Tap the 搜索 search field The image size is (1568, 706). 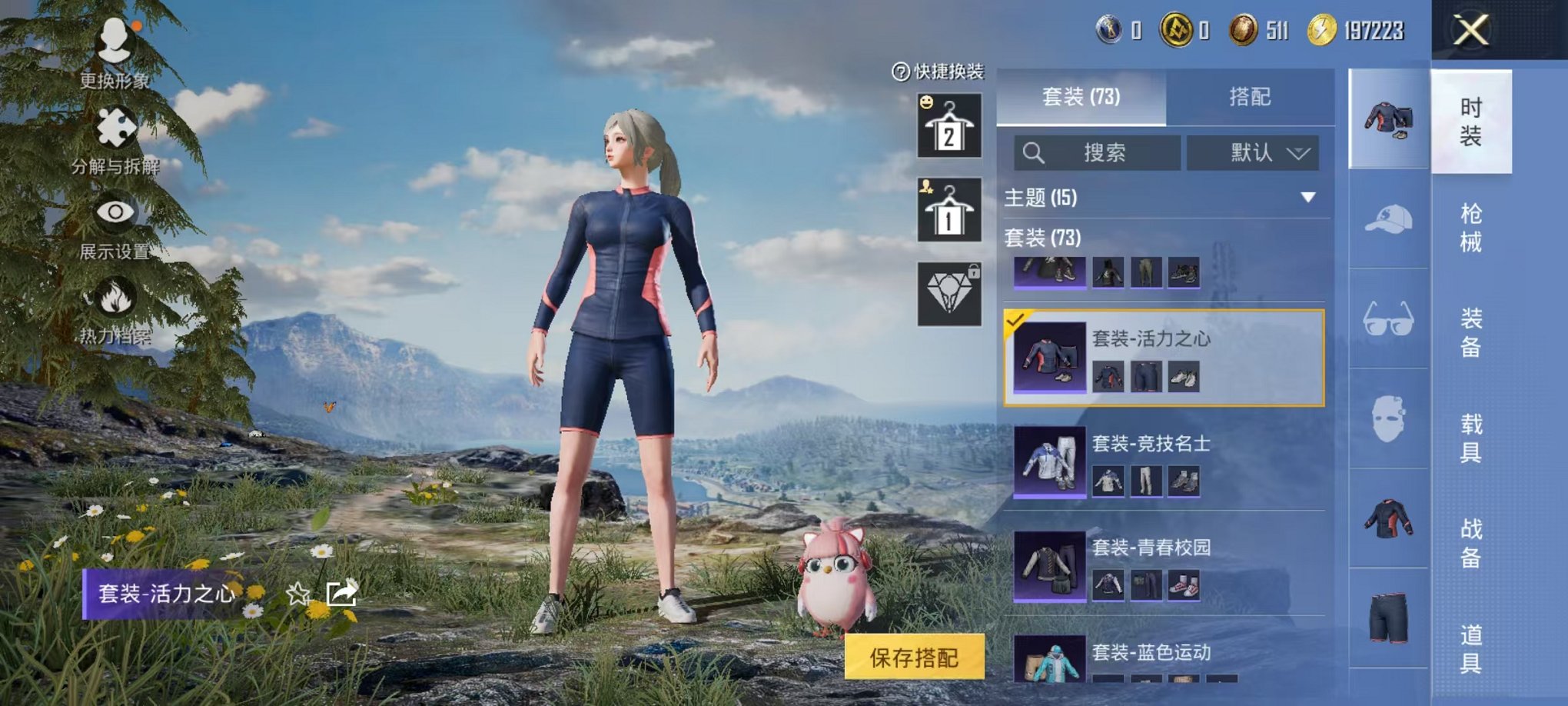click(1099, 153)
